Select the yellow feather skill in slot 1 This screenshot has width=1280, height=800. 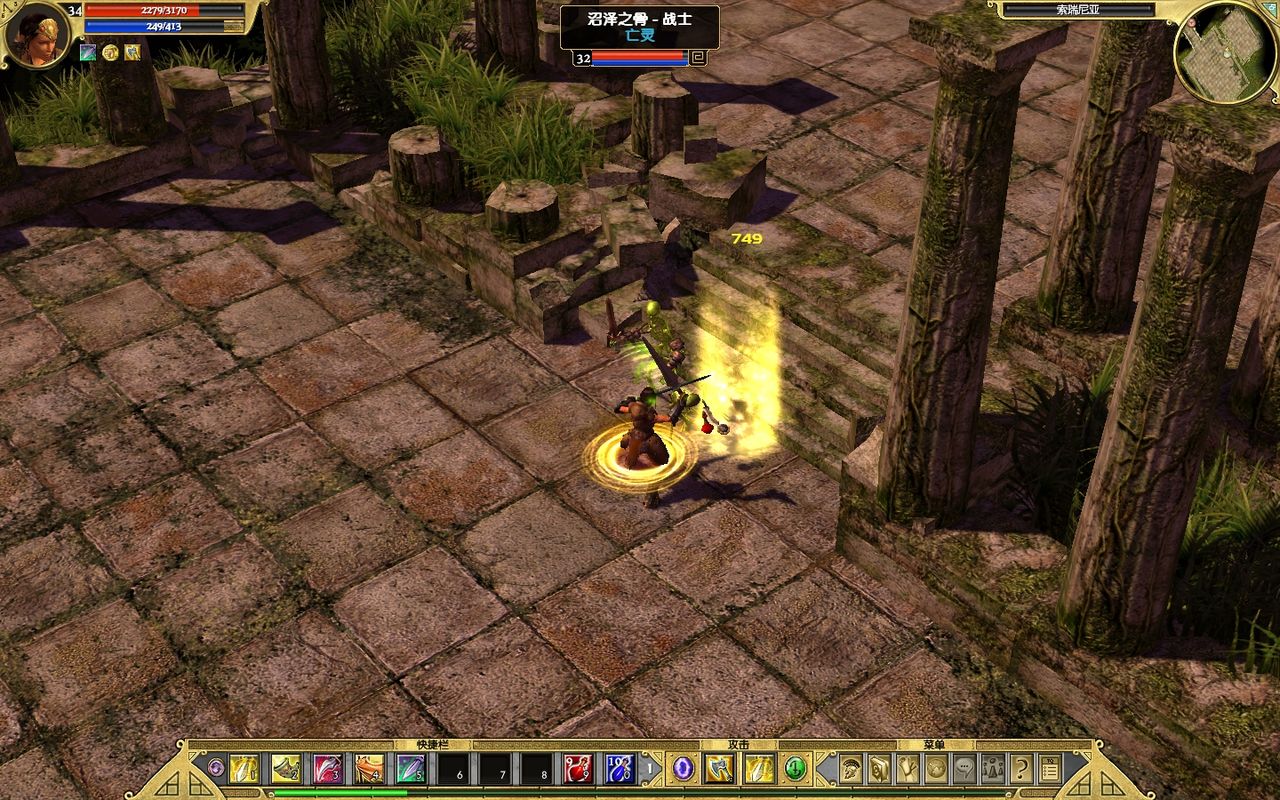pos(245,769)
